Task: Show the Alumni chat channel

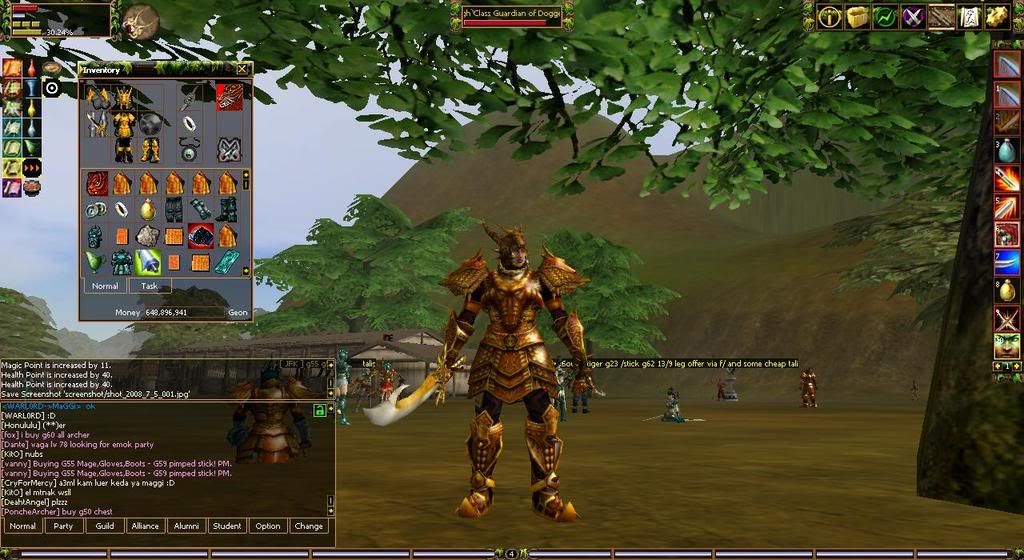Action: pyautogui.click(x=186, y=526)
